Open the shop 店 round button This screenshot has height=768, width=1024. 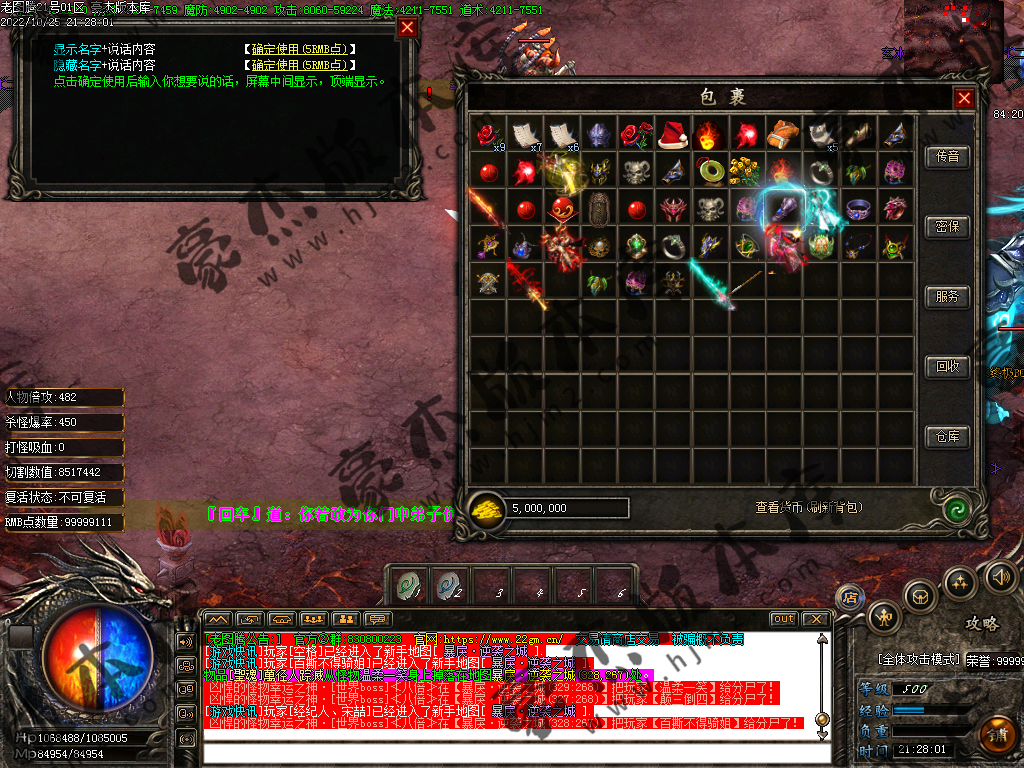coord(849,596)
